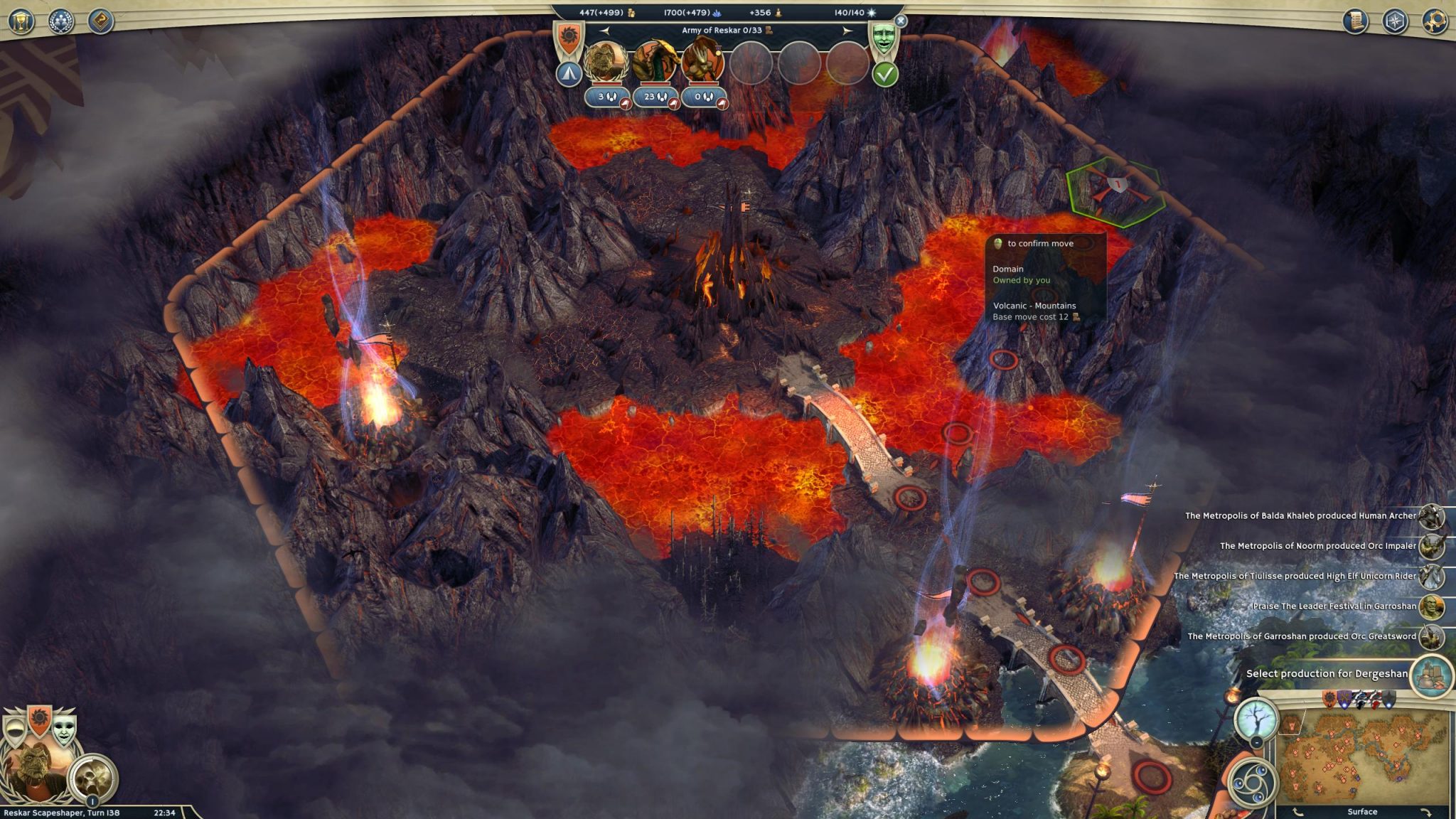Image resolution: width=1456 pixels, height=819 pixels.
Task: Open the gear settings menu top-right
Action: 1435,21
